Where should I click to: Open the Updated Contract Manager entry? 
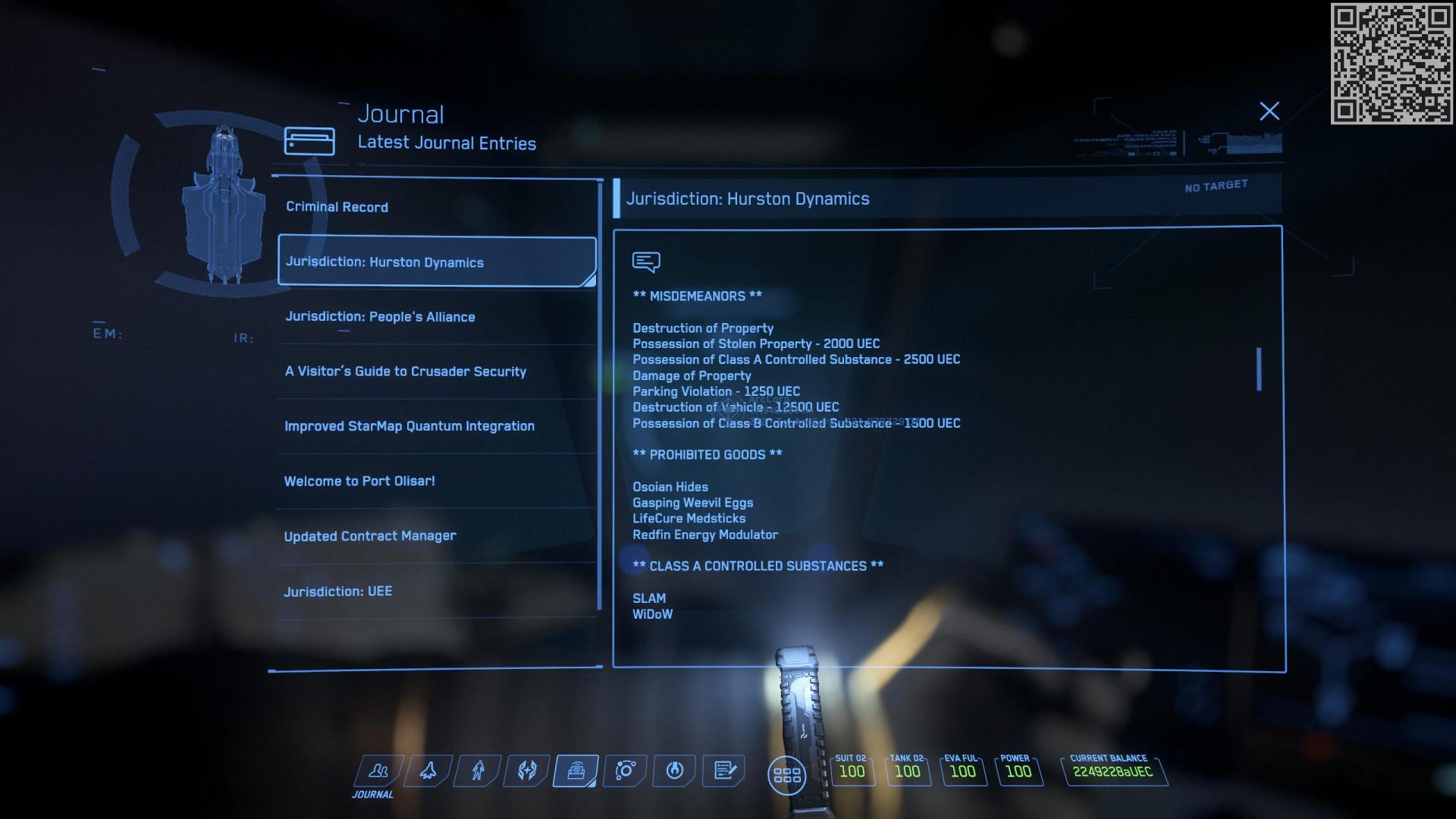click(369, 535)
